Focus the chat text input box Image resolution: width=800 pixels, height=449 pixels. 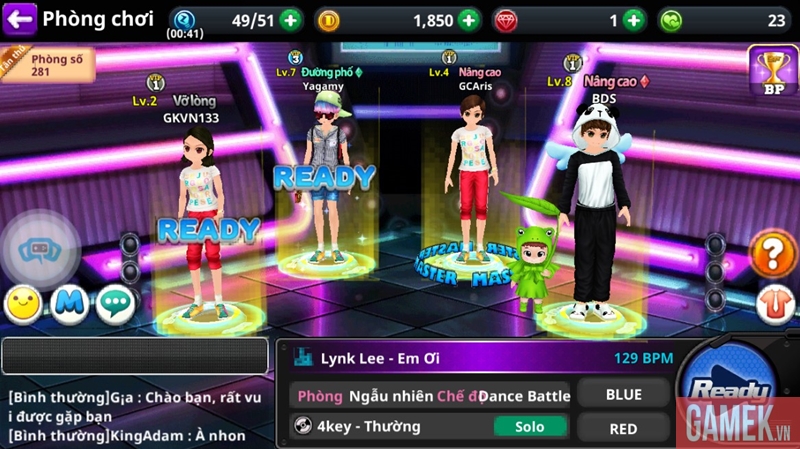(135, 357)
